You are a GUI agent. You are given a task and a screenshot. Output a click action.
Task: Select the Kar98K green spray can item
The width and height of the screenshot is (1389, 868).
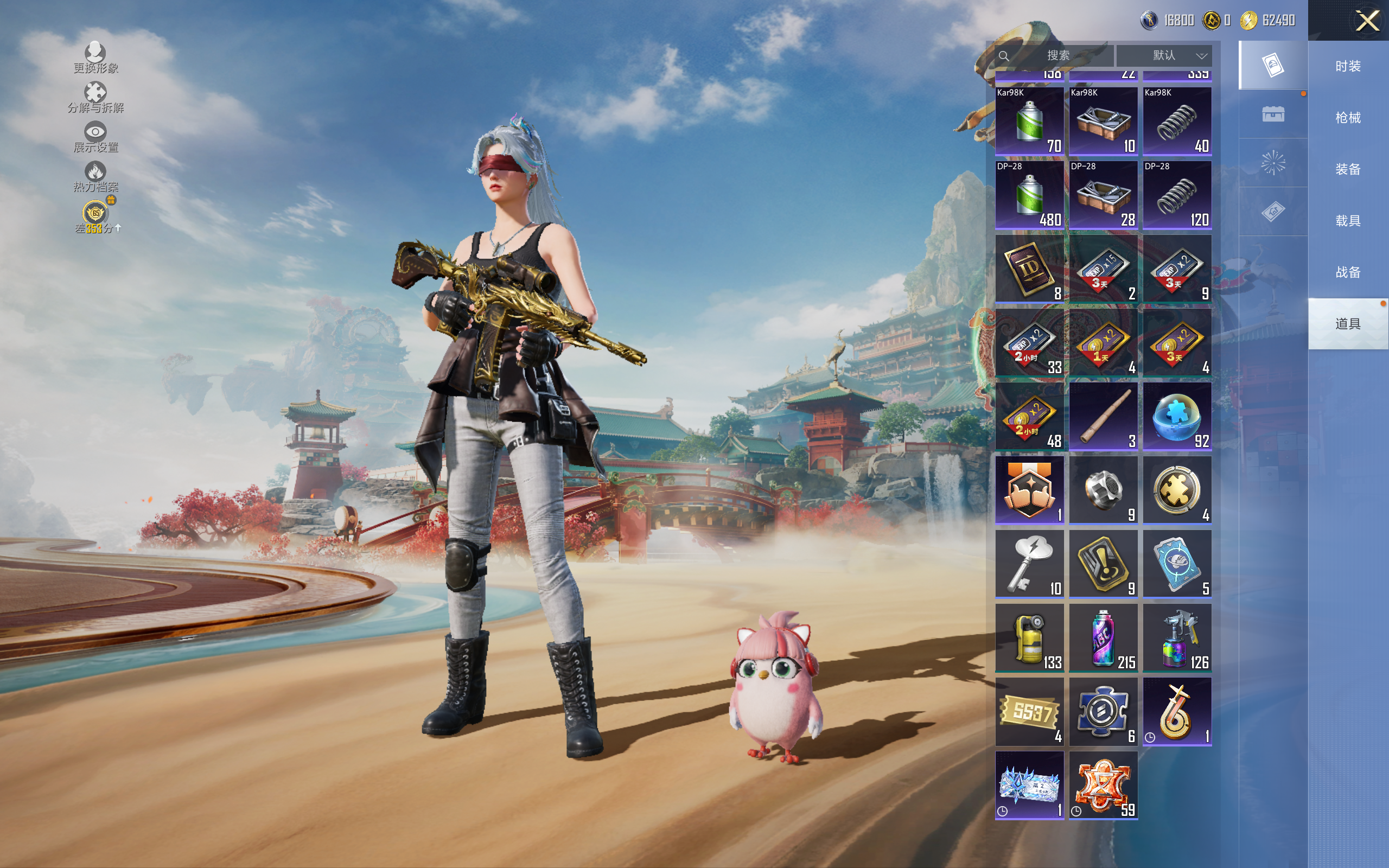(1029, 121)
